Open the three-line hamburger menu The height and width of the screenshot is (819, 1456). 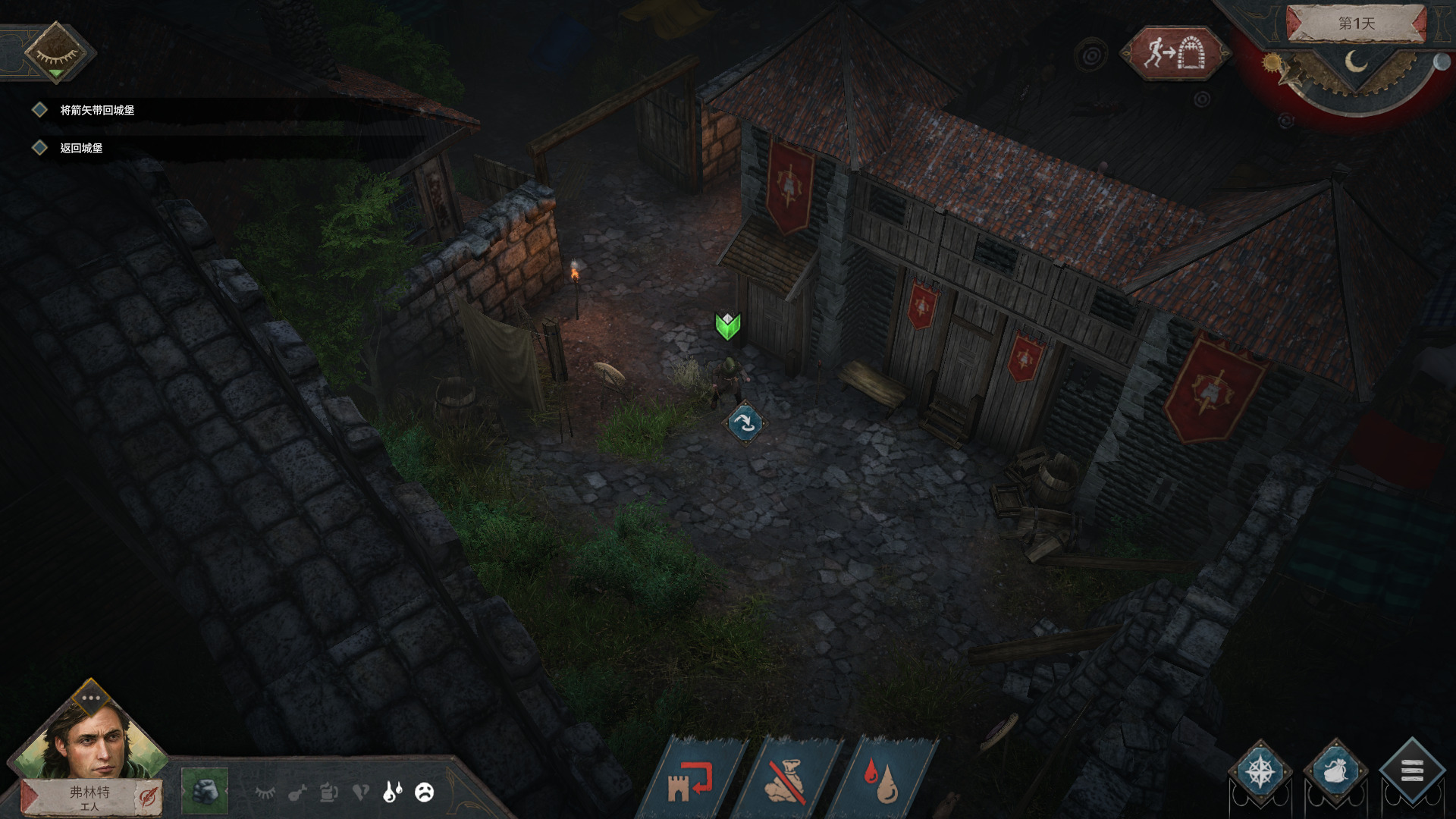1410,772
